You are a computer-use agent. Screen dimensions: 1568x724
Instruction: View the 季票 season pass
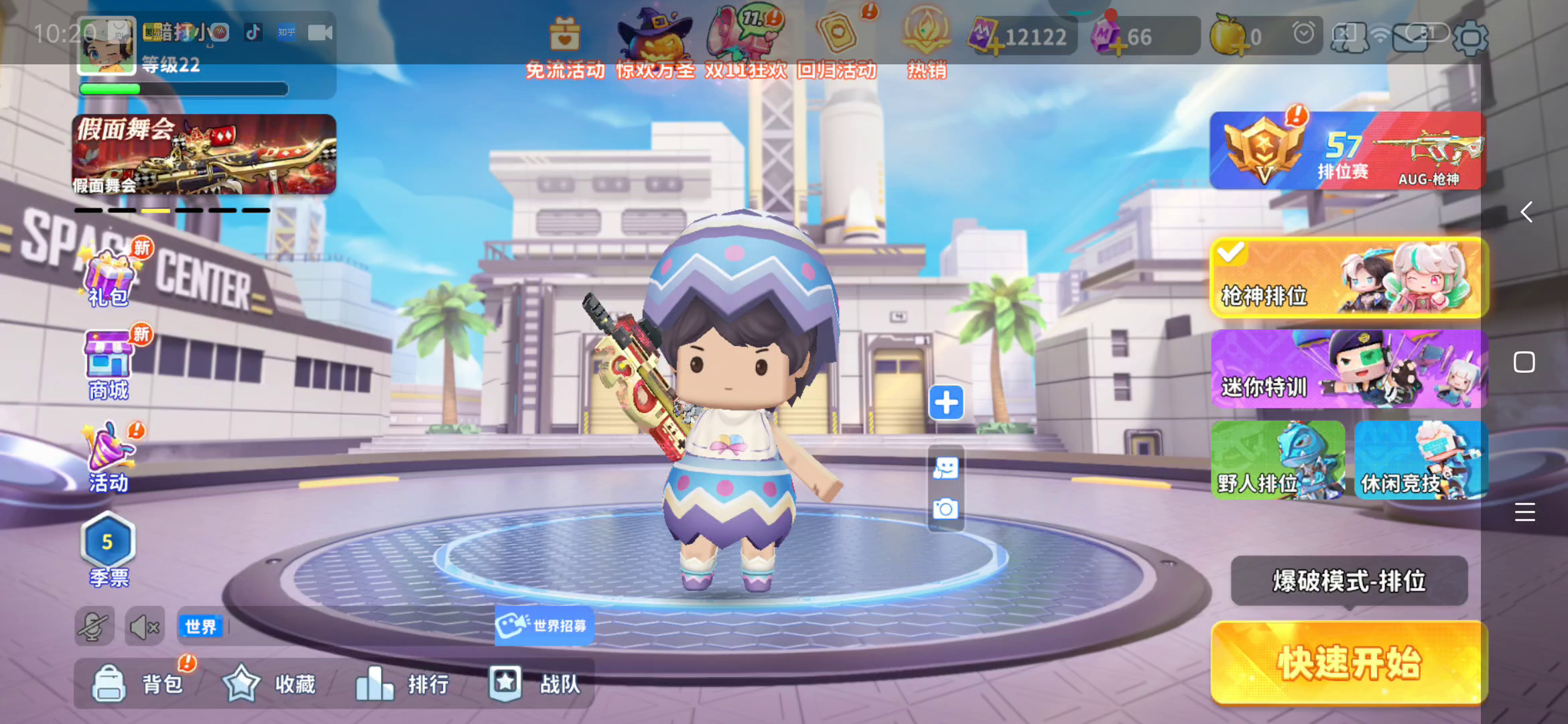tap(109, 550)
